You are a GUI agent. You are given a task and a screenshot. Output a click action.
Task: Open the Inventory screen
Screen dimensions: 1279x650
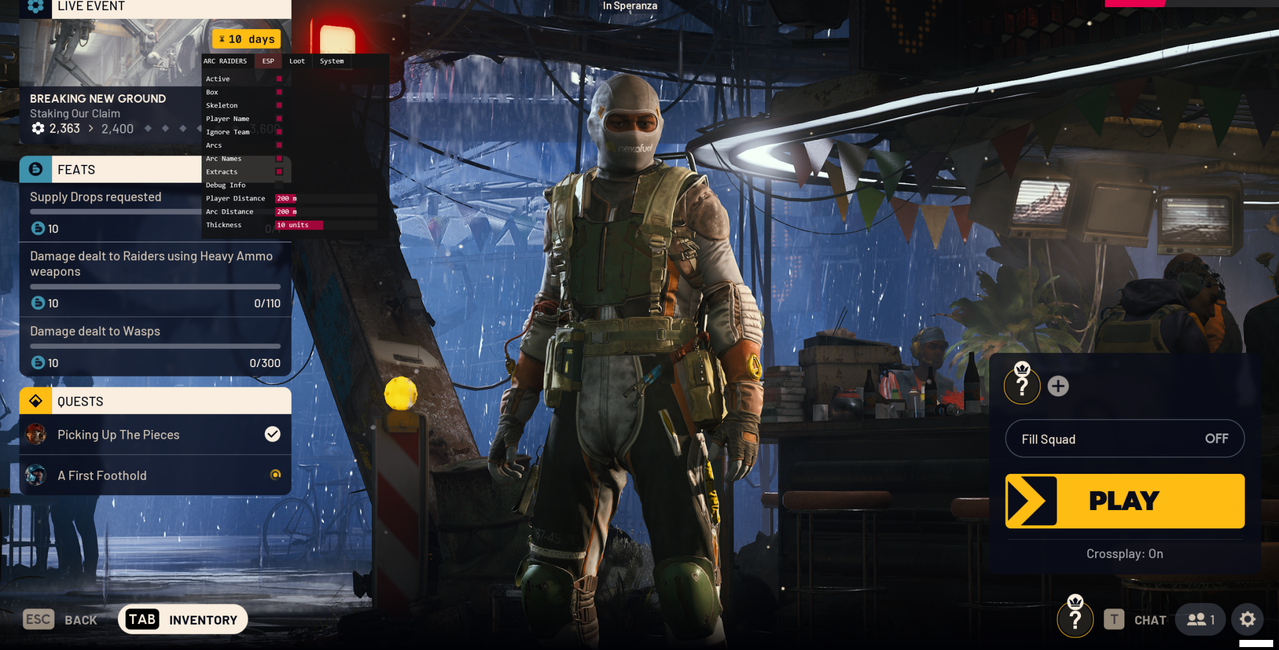click(x=183, y=620)
